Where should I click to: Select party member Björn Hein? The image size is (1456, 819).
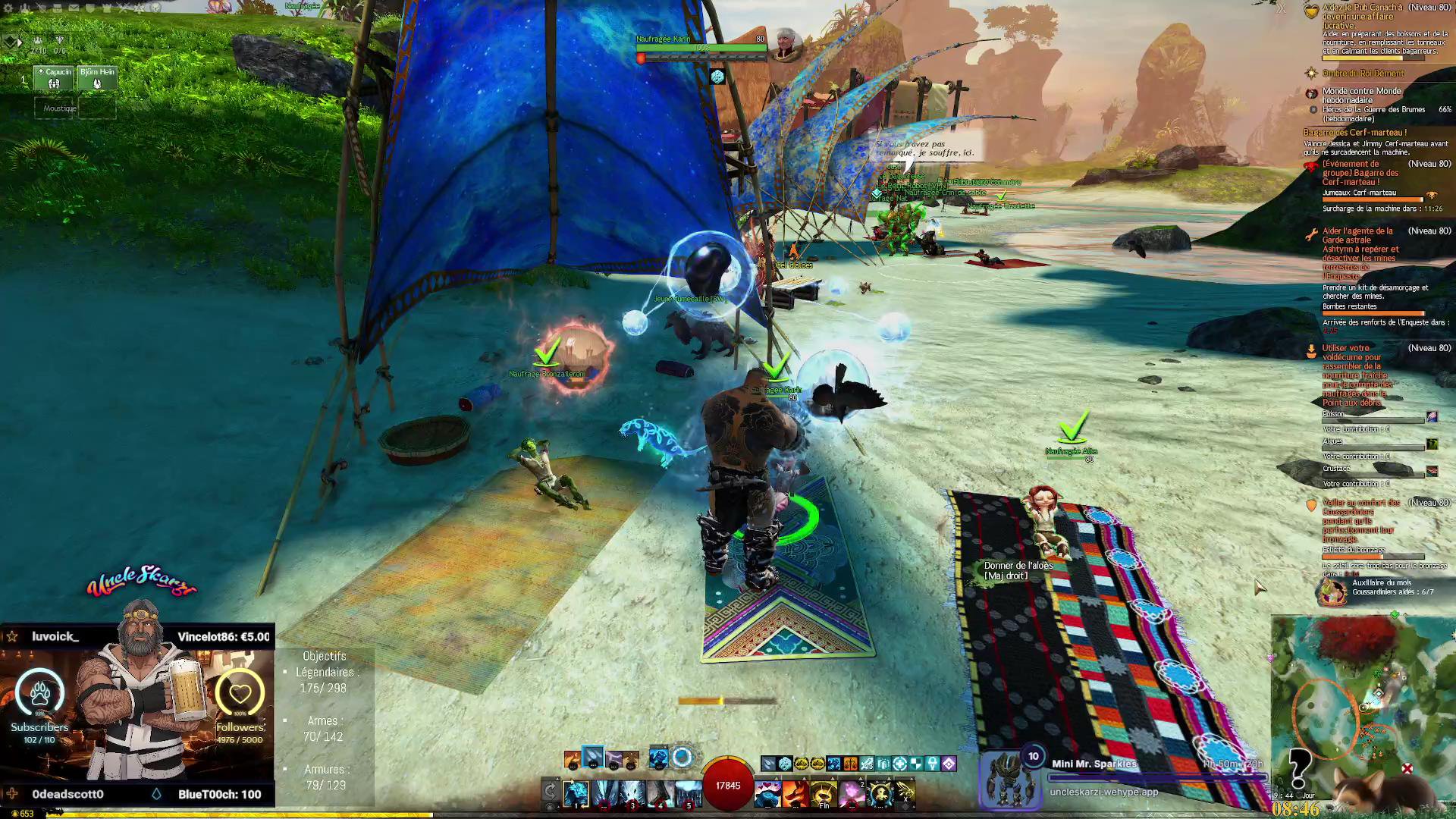coord(97,78)
